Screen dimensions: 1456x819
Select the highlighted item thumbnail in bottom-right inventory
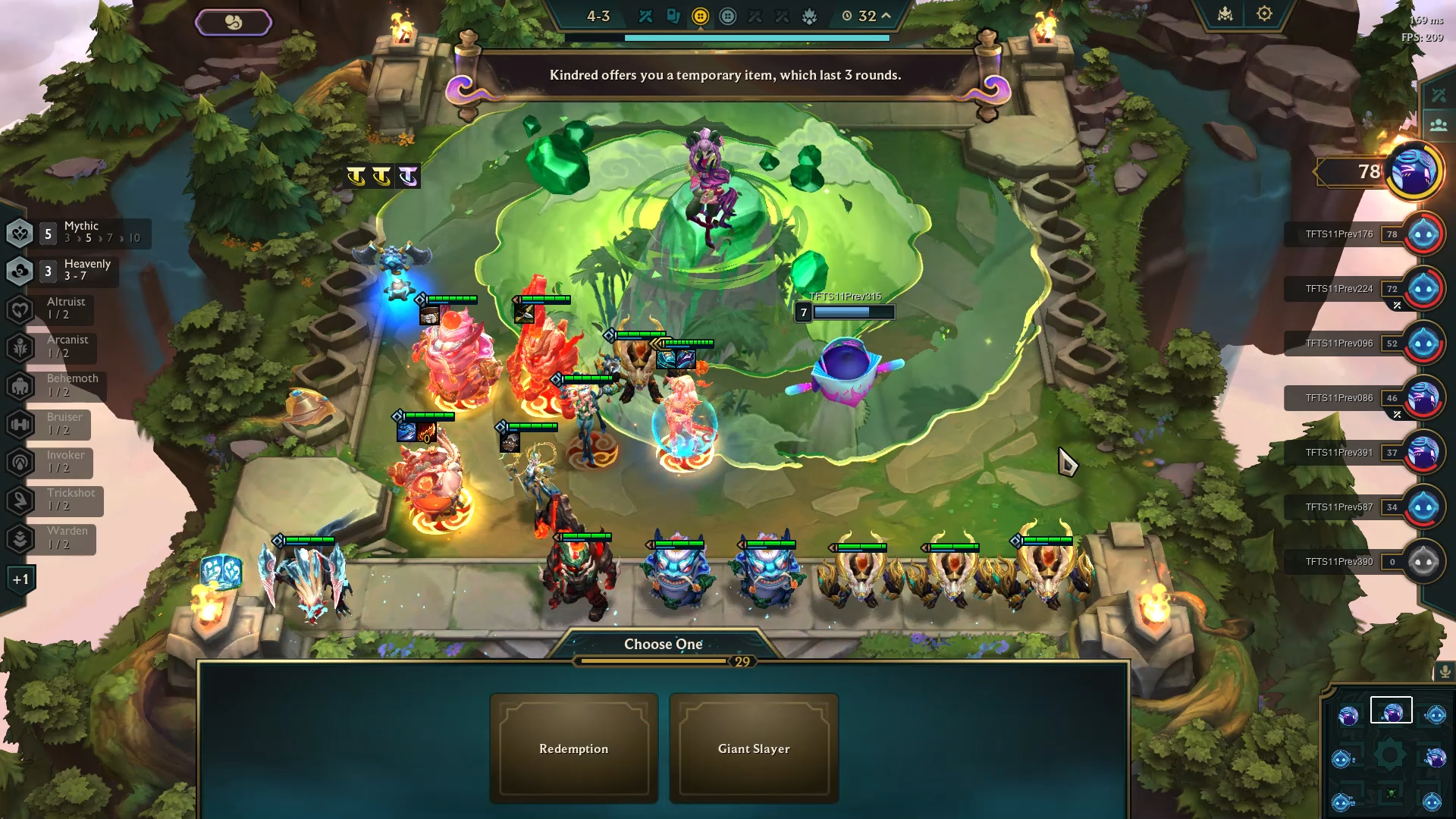[x=1392, y=710]
